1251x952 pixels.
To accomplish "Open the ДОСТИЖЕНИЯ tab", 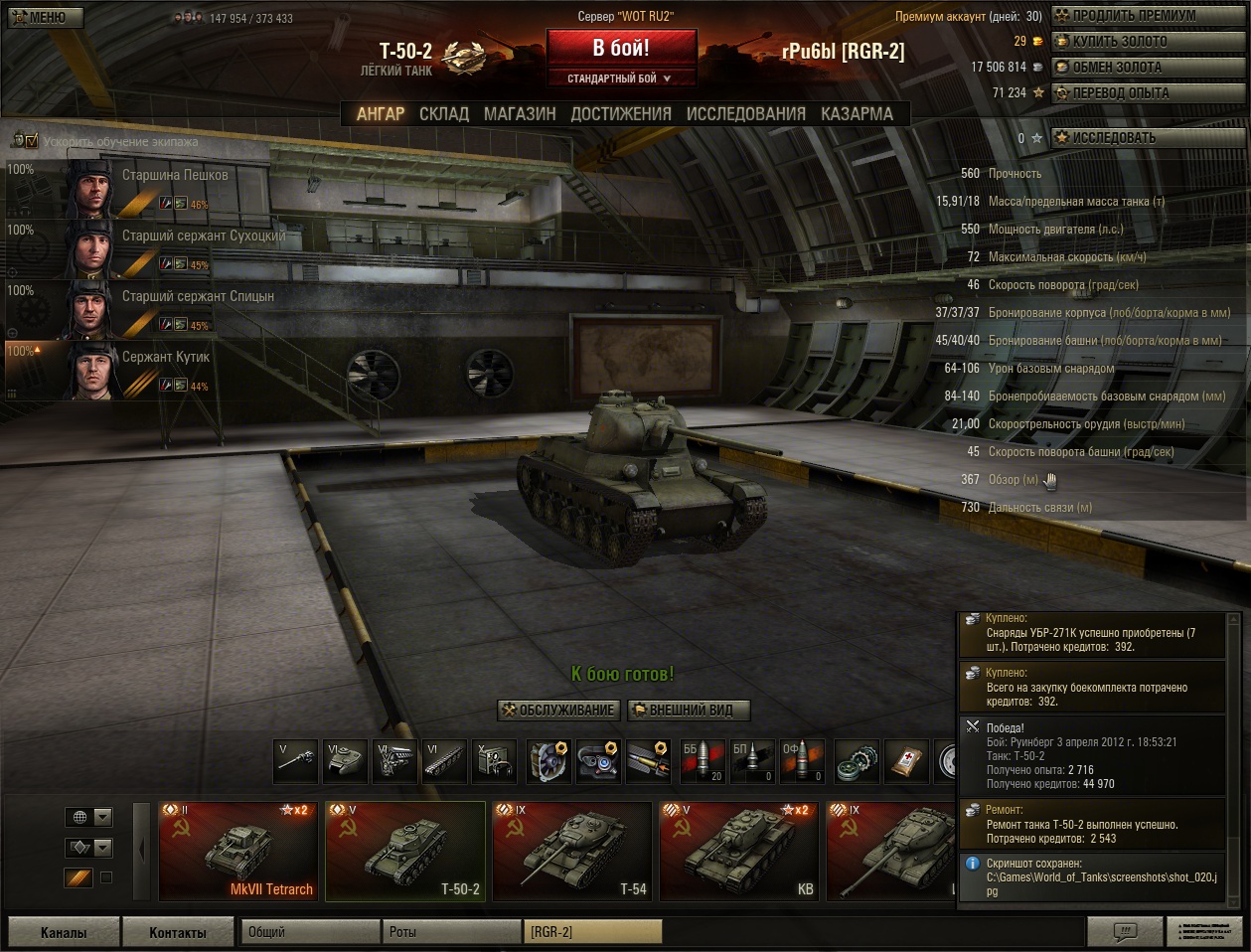I will point(621,114).
